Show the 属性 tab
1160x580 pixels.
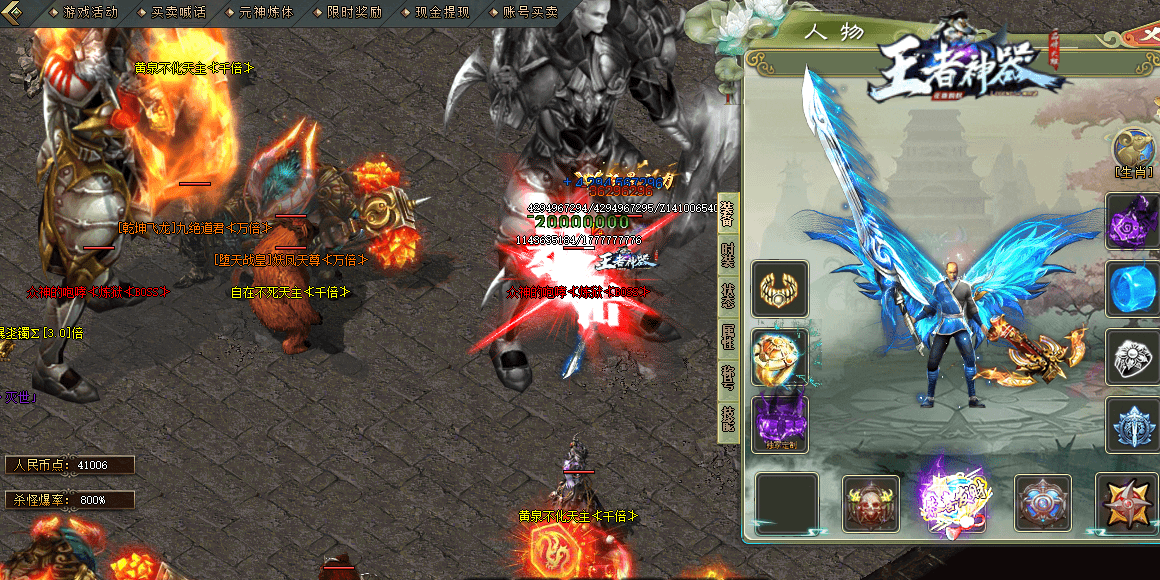(x=727, y=337)
